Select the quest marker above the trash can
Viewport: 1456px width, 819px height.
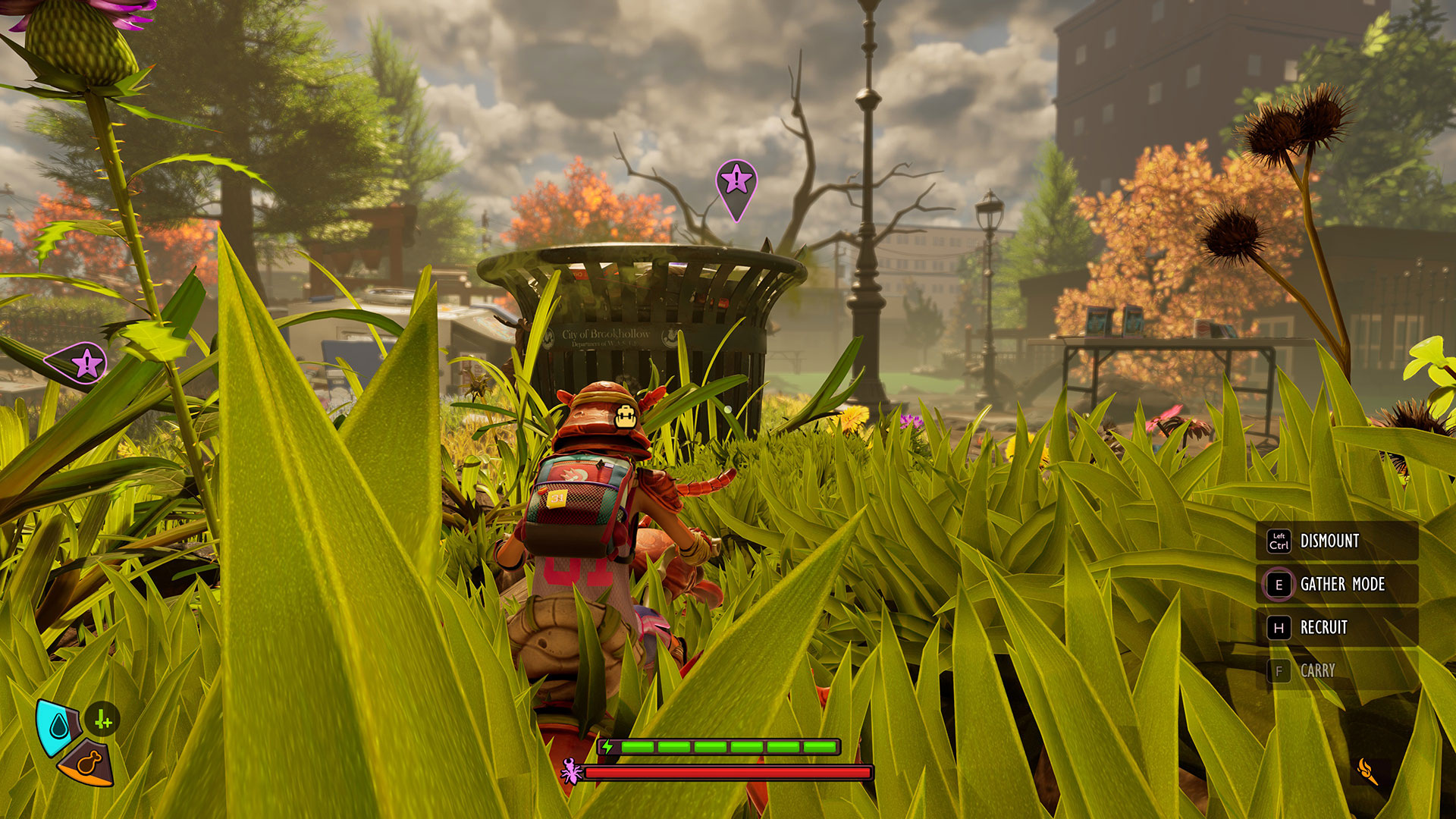[x=736, y=182]
